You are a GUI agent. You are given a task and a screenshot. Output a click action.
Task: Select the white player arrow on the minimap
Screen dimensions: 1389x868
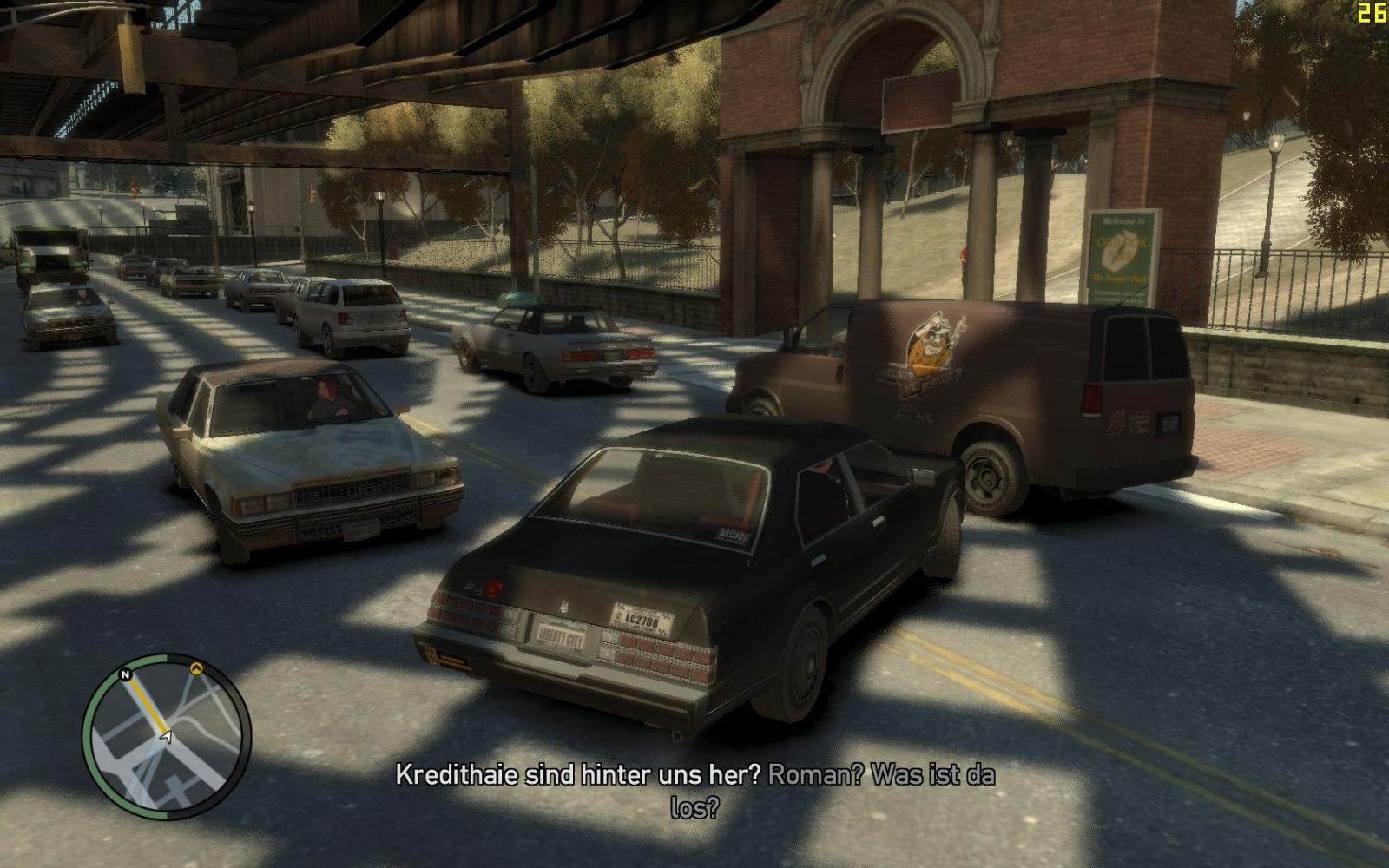pyautogui.click(x=166, y=736)
